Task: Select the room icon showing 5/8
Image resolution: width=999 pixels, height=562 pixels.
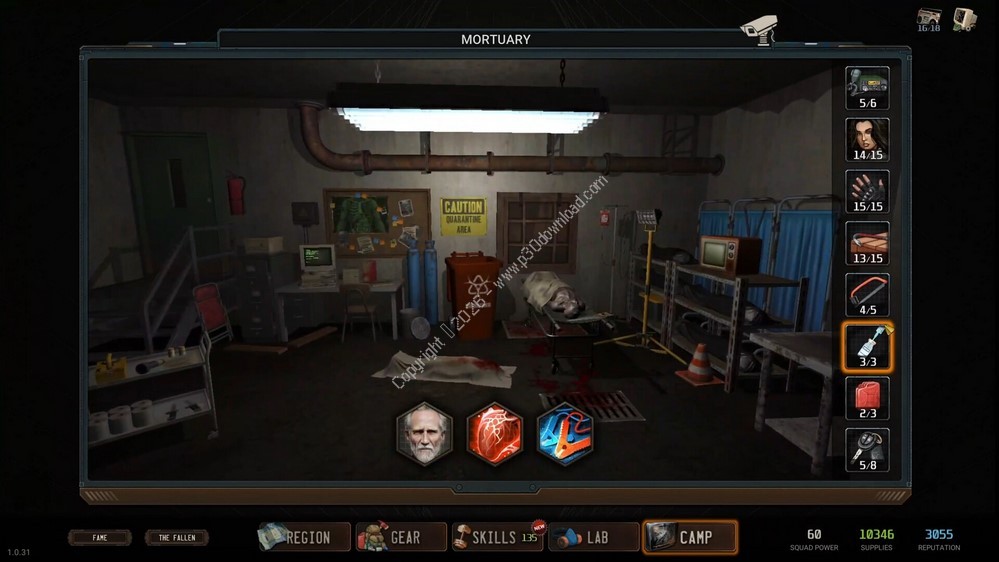Action: click(867, 448)
